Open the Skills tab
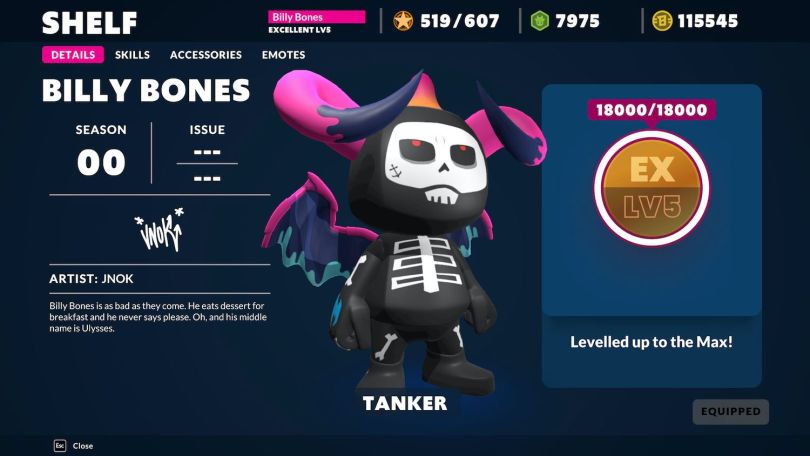 tap(132, 55)
